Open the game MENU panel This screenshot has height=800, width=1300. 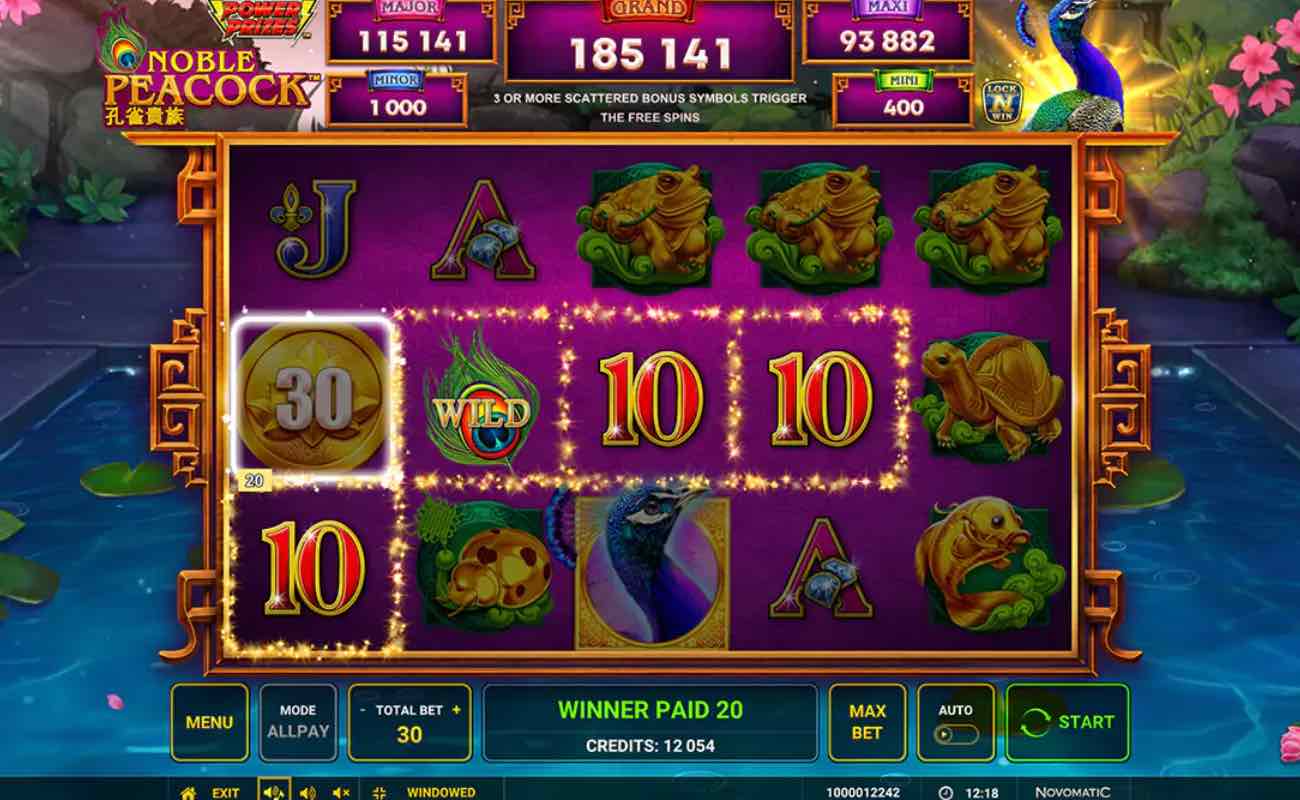210,721
